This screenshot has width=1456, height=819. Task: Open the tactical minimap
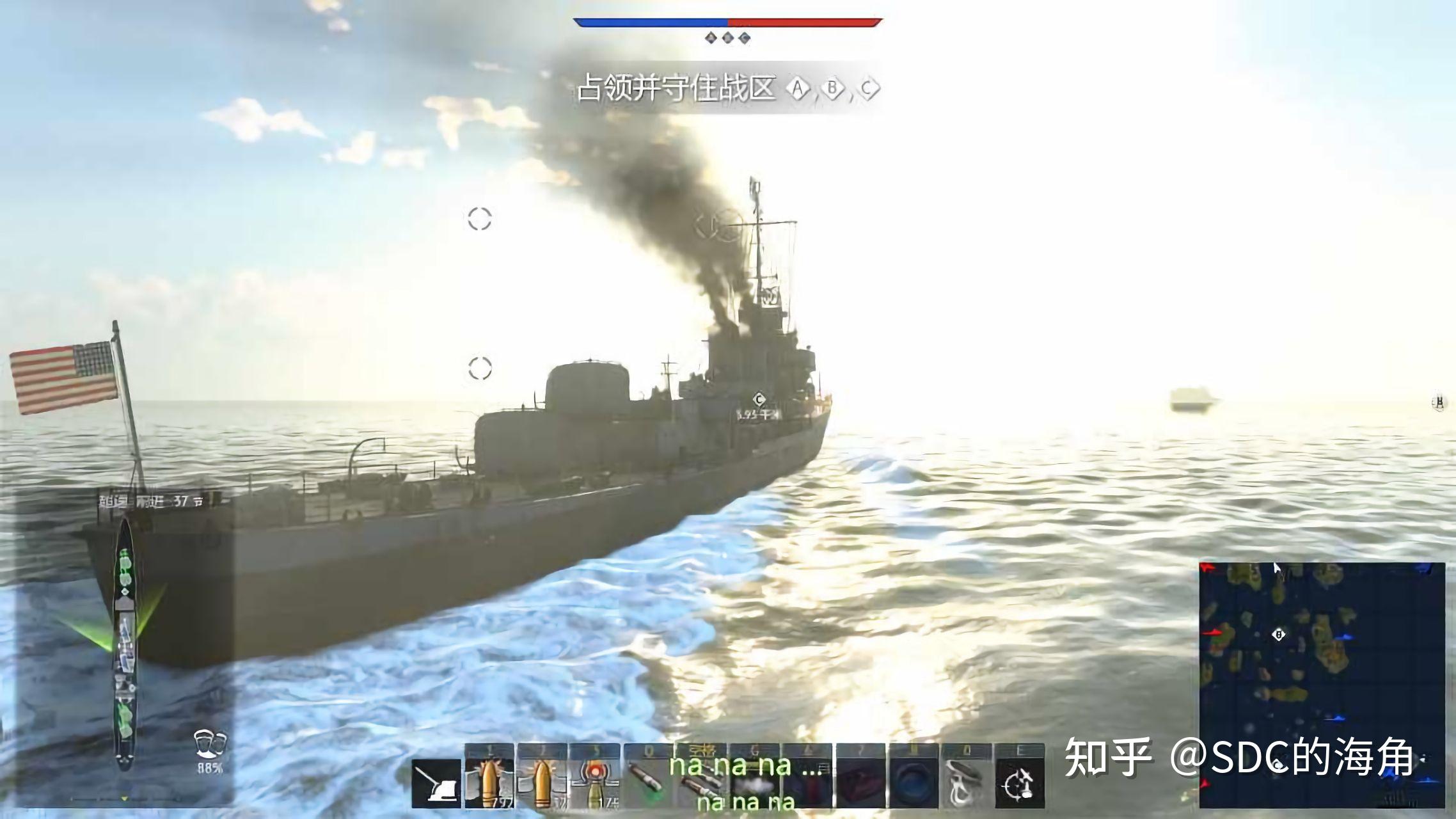(1322, 685)
